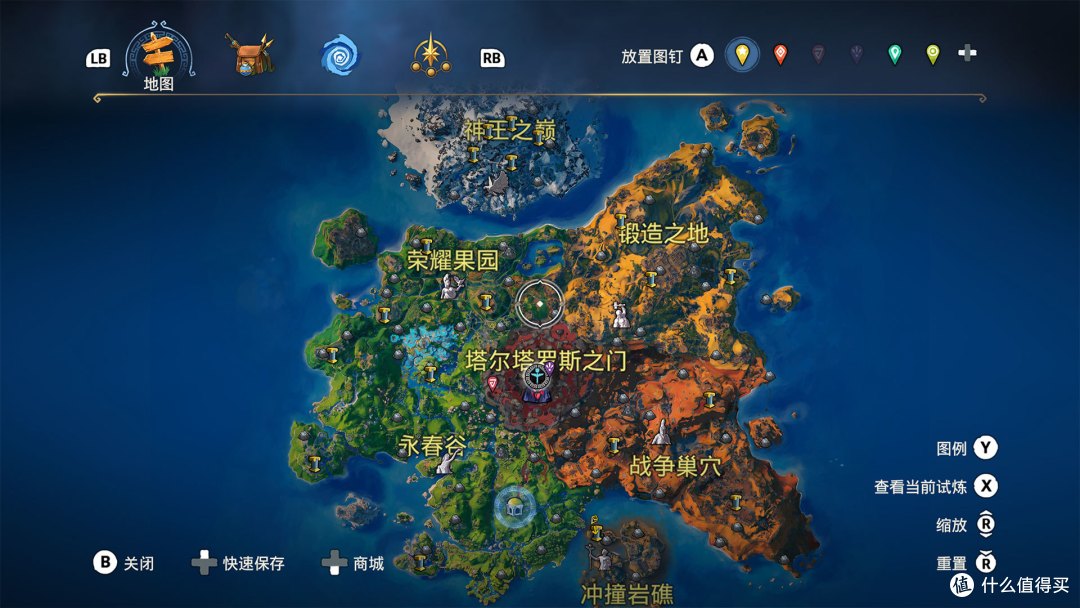Click the 关闭 close label

[138, 563]
